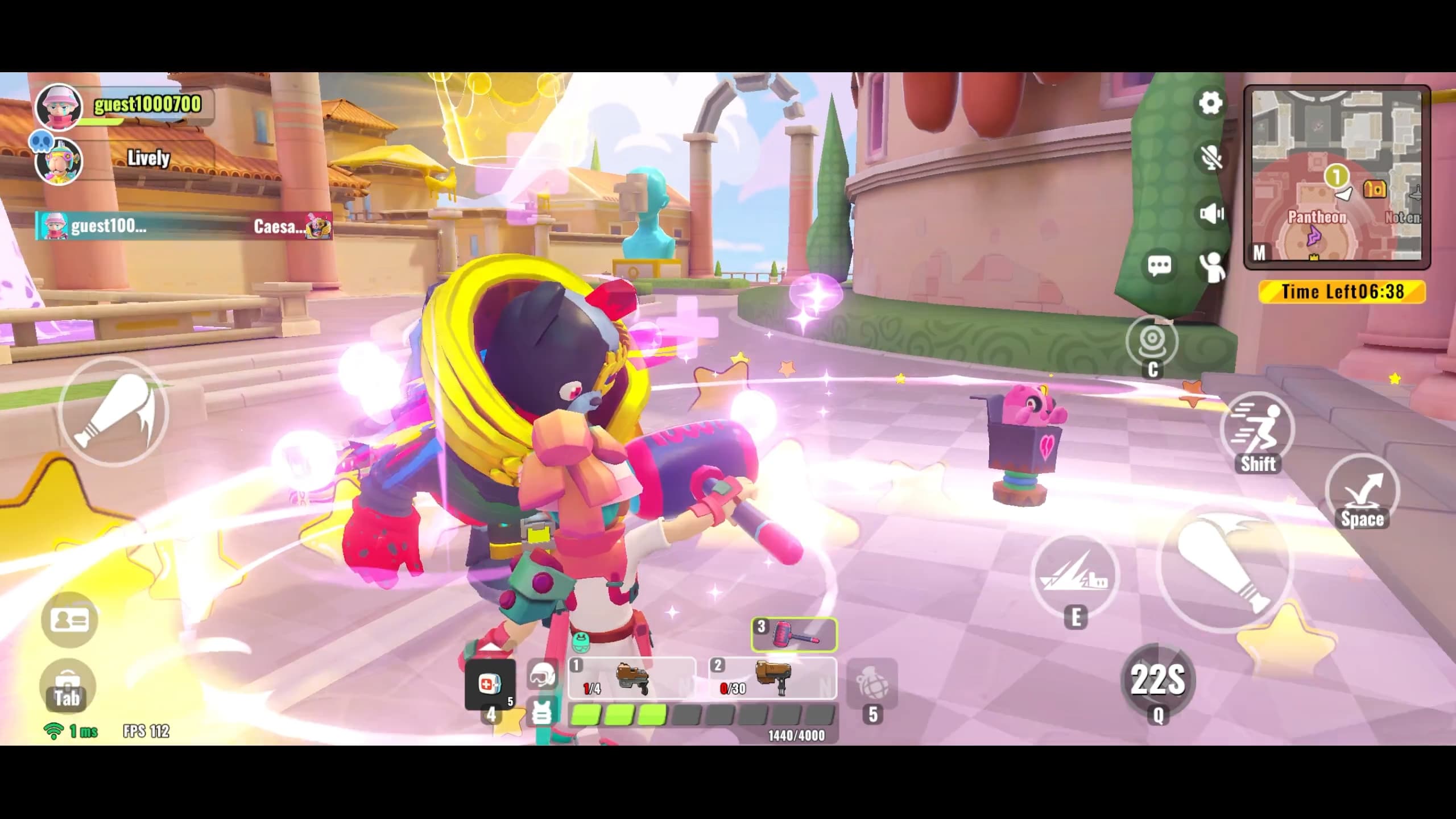Screen dimensions: 1456x819
Task: Click the C camera view button
Action: pyautogui.click(x=1152, y=342)
